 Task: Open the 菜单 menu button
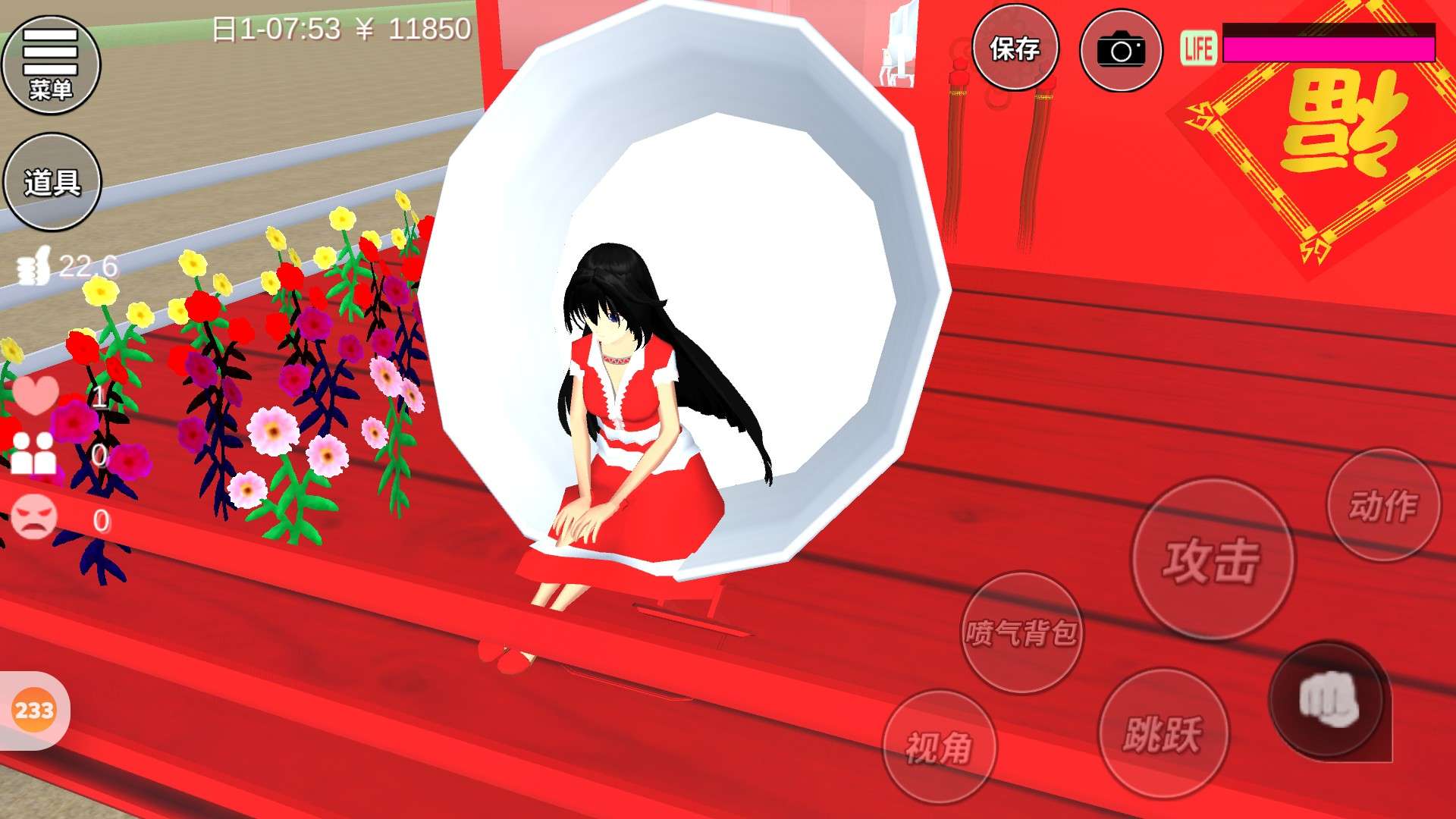pos(51,65)
